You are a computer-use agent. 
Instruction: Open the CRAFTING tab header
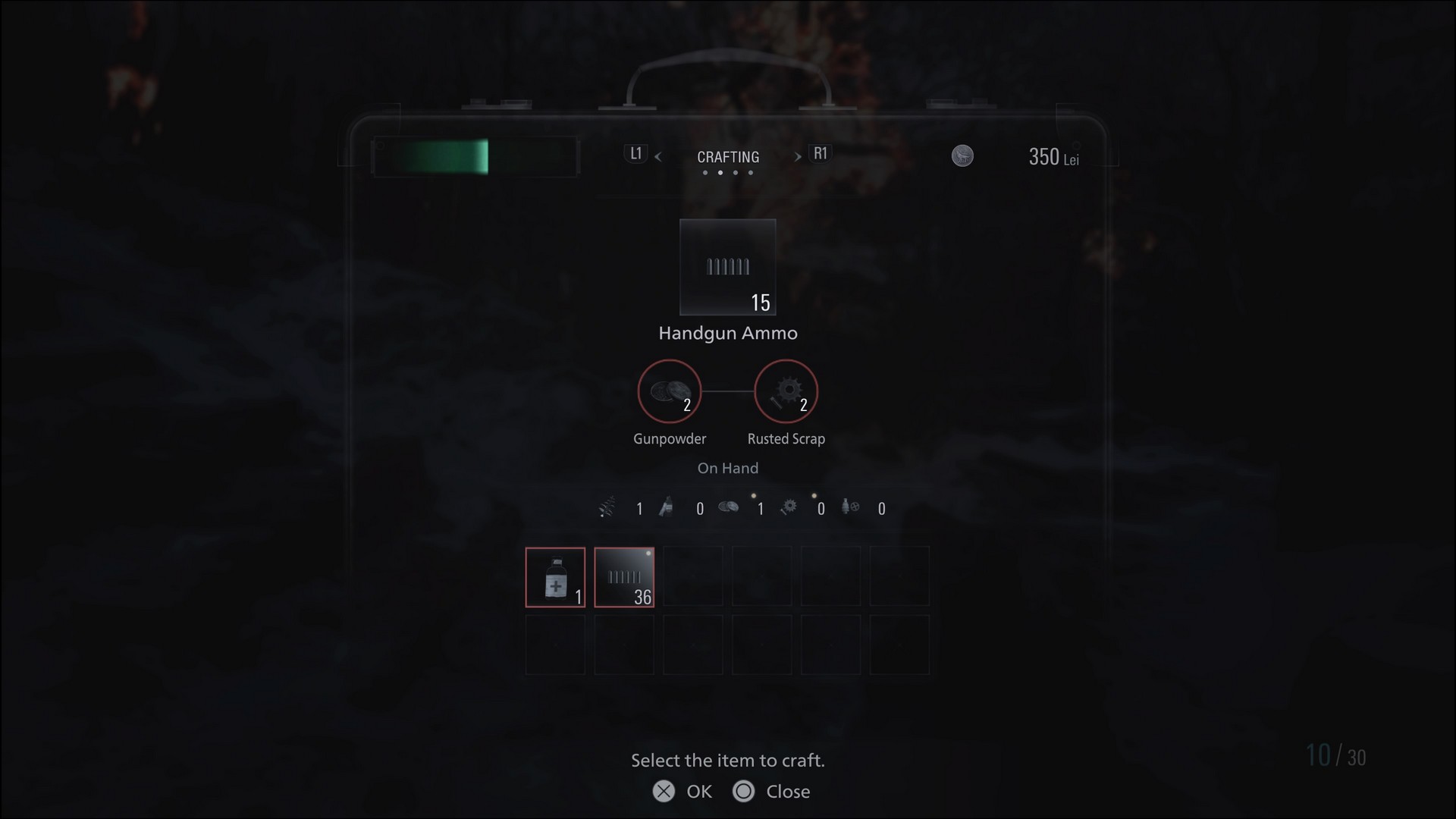(727, 157)
